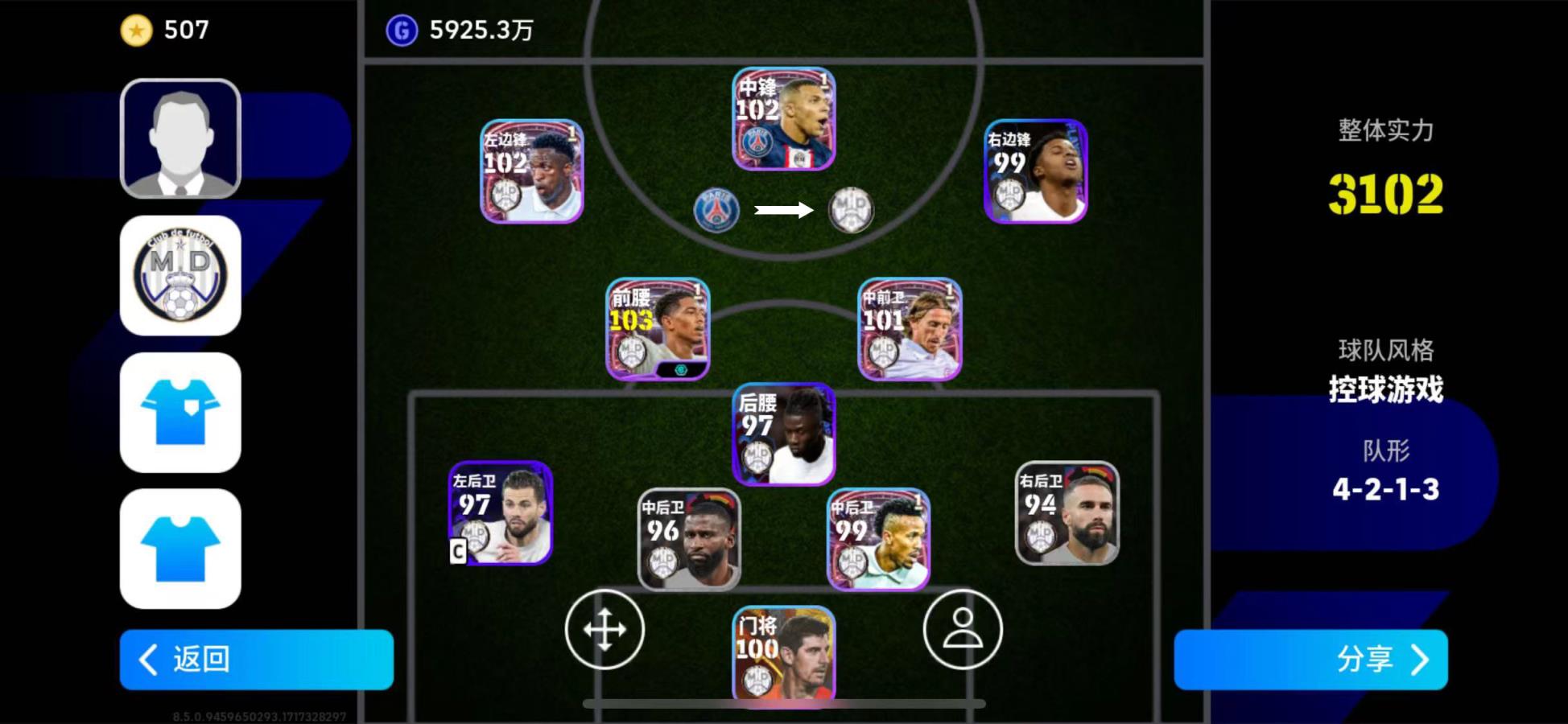
Task: Select the 右边锋 99 right winger card
Action: point(1035,171)
